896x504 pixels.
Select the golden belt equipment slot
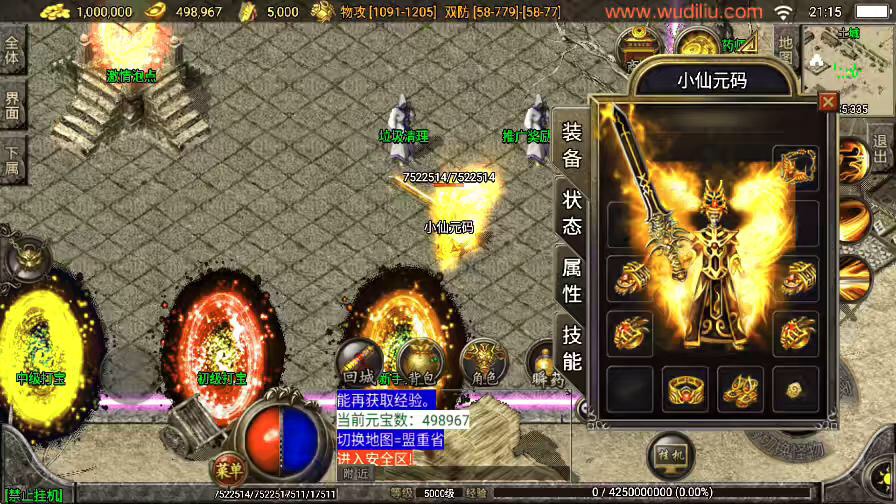(685, 389)
